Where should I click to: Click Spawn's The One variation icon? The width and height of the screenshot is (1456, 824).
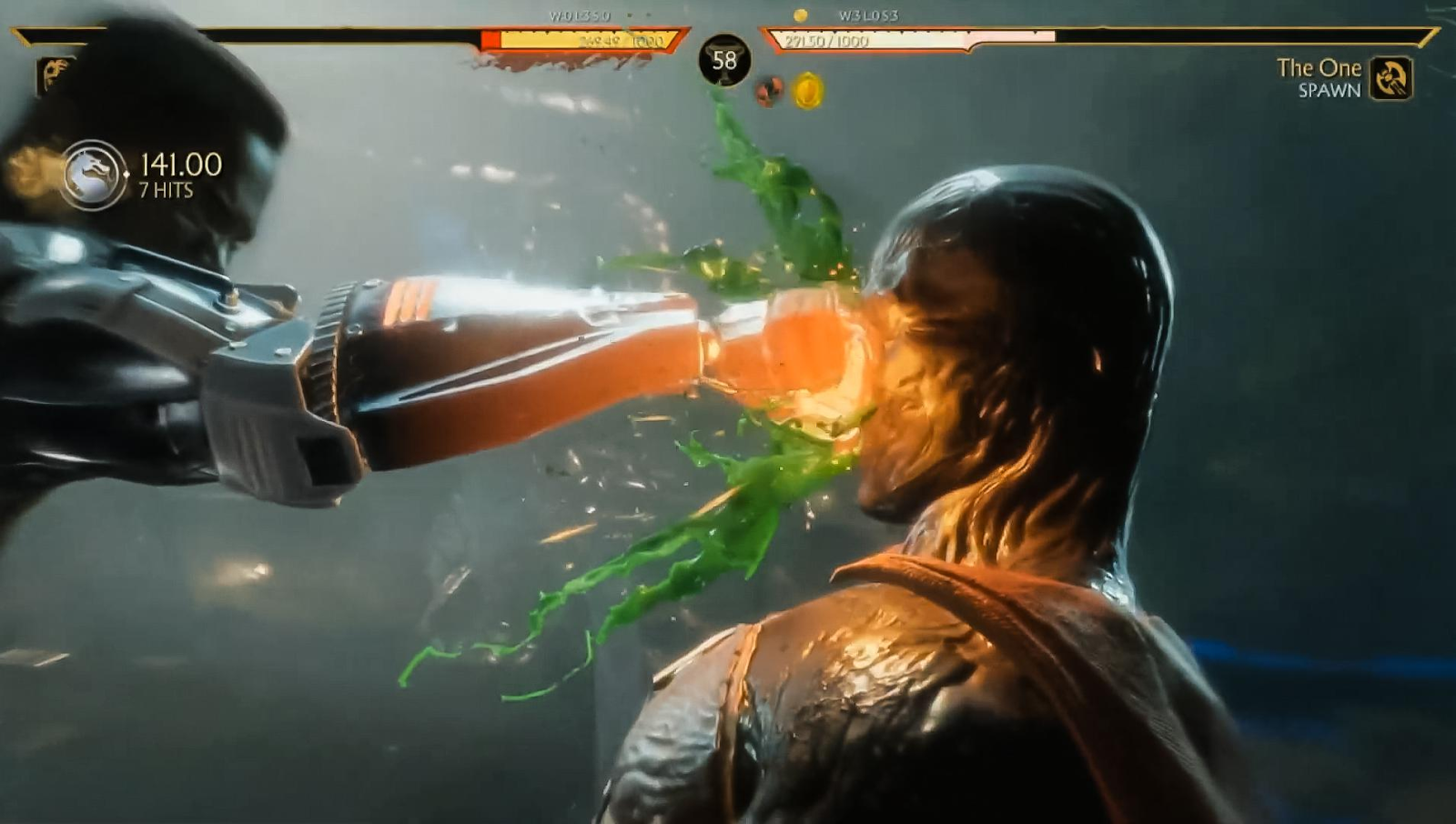1390,78
